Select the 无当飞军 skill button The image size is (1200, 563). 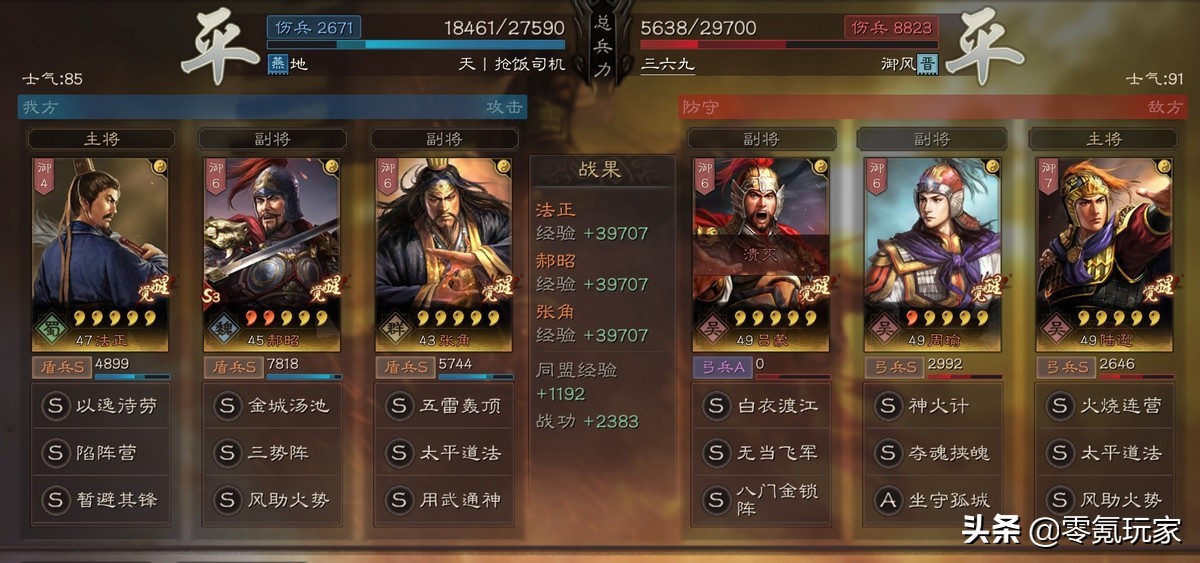pos(760,453)
